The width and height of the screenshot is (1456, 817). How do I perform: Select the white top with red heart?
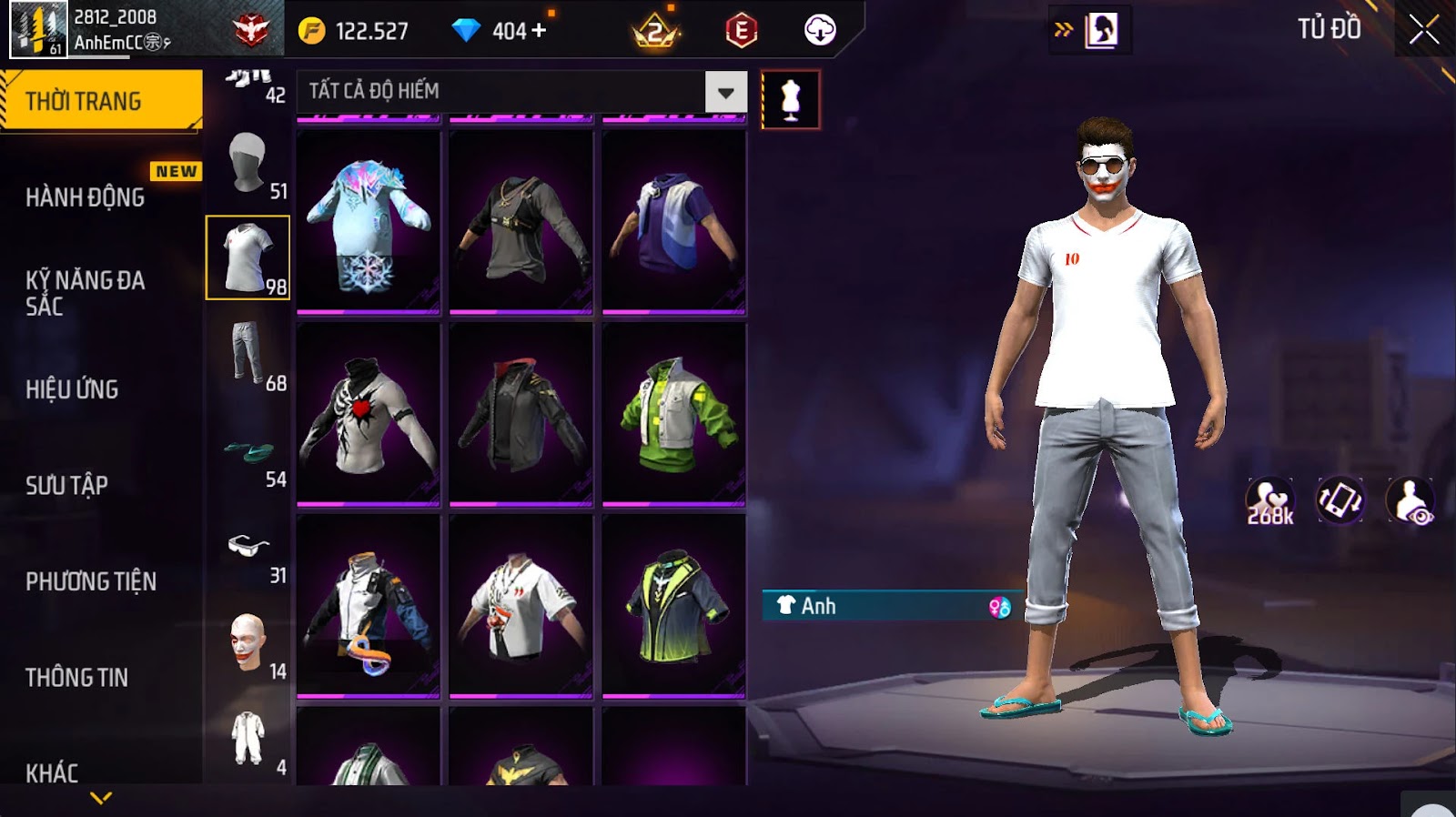click(x=369, y=415)
